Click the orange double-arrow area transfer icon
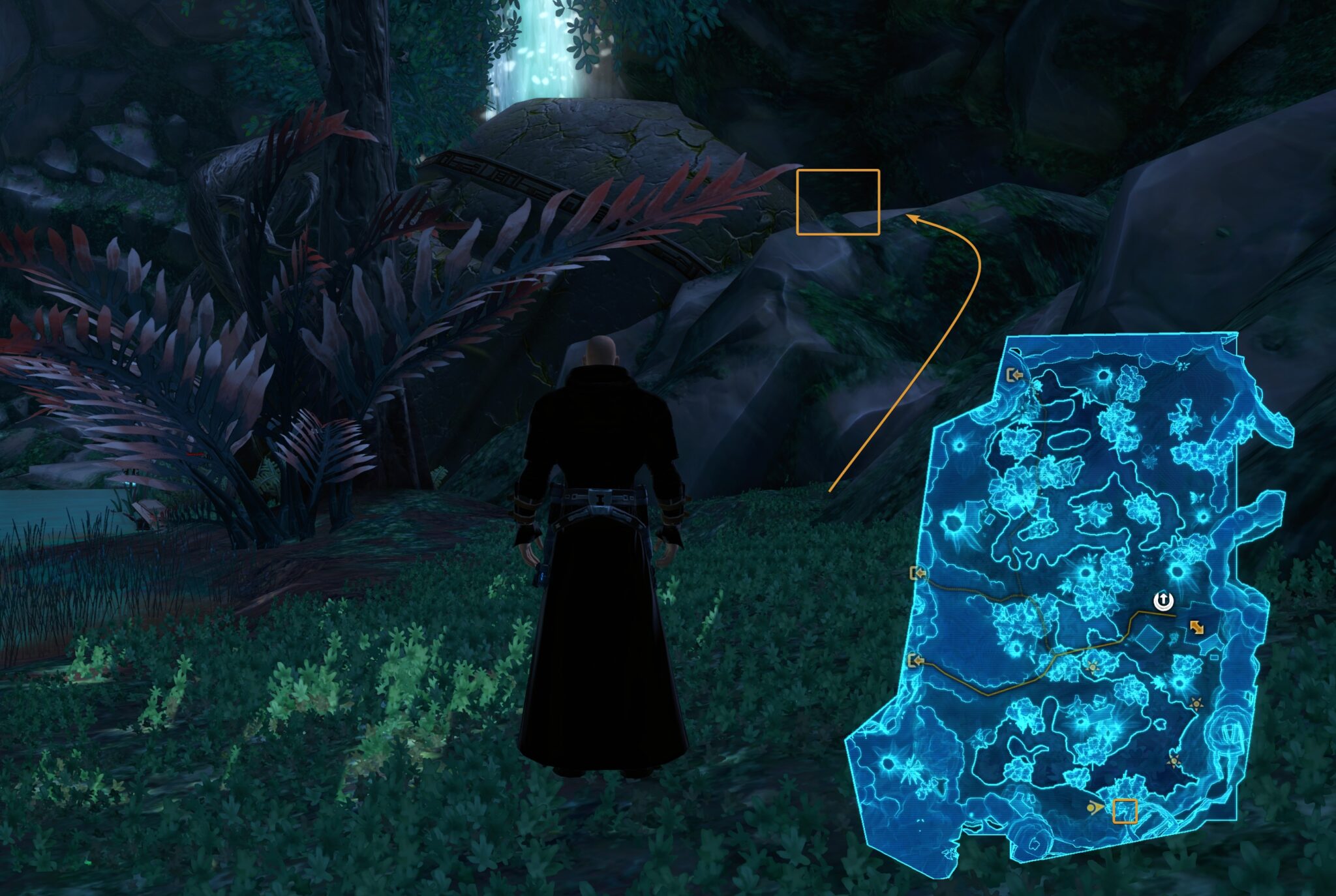1336x896 pixels. tap(1196, 627)
